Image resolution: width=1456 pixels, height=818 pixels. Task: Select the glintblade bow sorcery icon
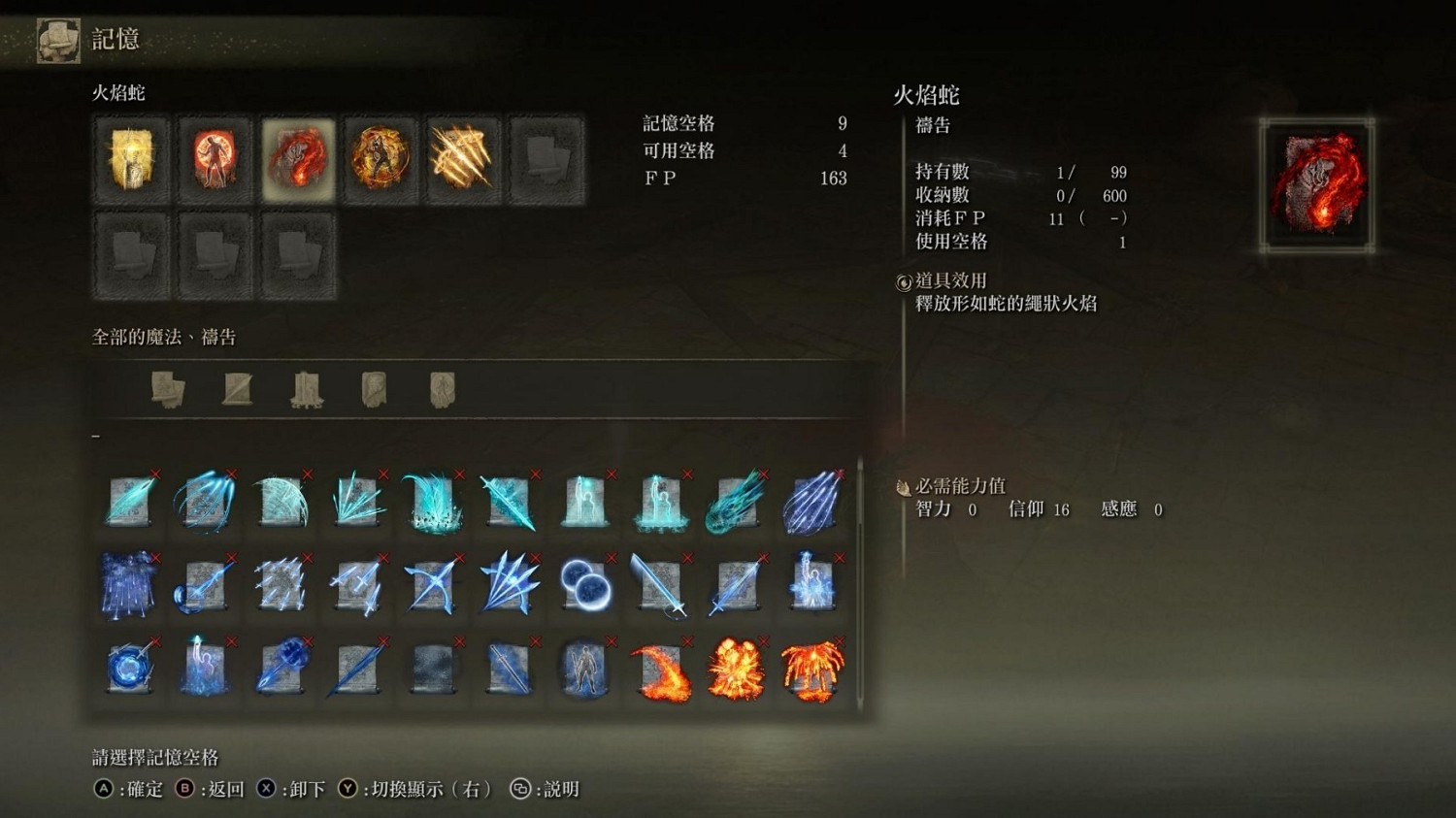coord(432,582)
